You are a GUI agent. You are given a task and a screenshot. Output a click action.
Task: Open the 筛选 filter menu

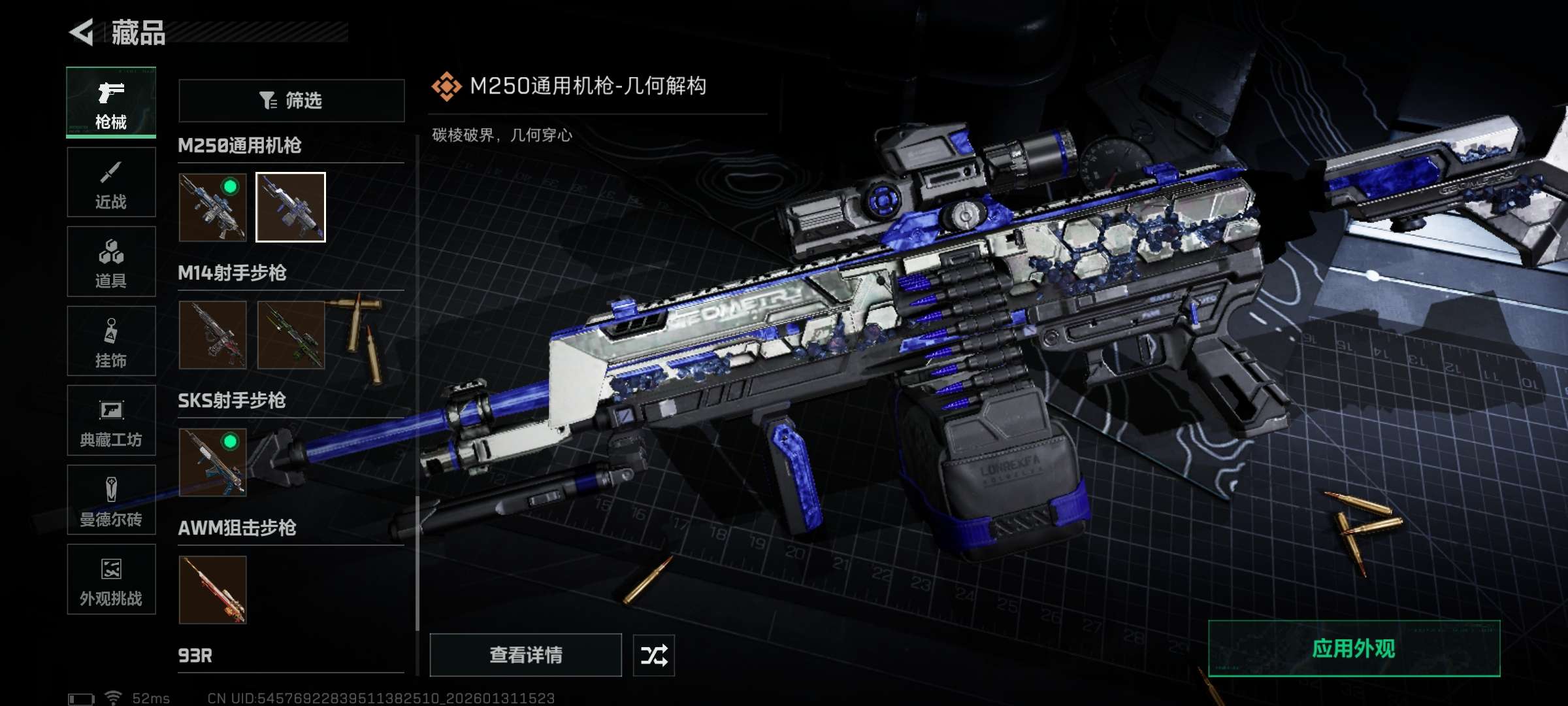(x=291, y=100)
